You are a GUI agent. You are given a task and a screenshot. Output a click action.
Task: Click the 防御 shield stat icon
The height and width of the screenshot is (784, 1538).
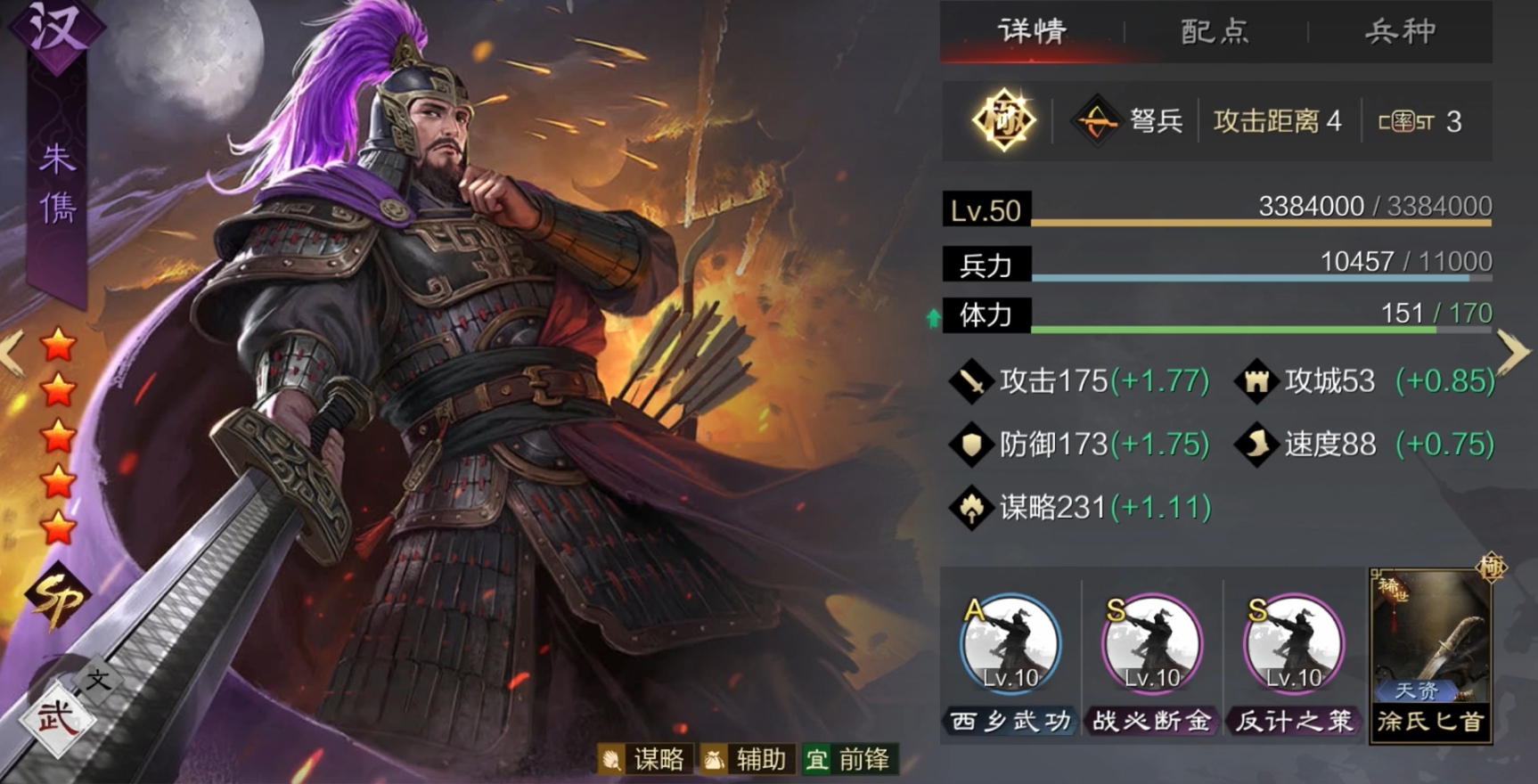point(974,443)
